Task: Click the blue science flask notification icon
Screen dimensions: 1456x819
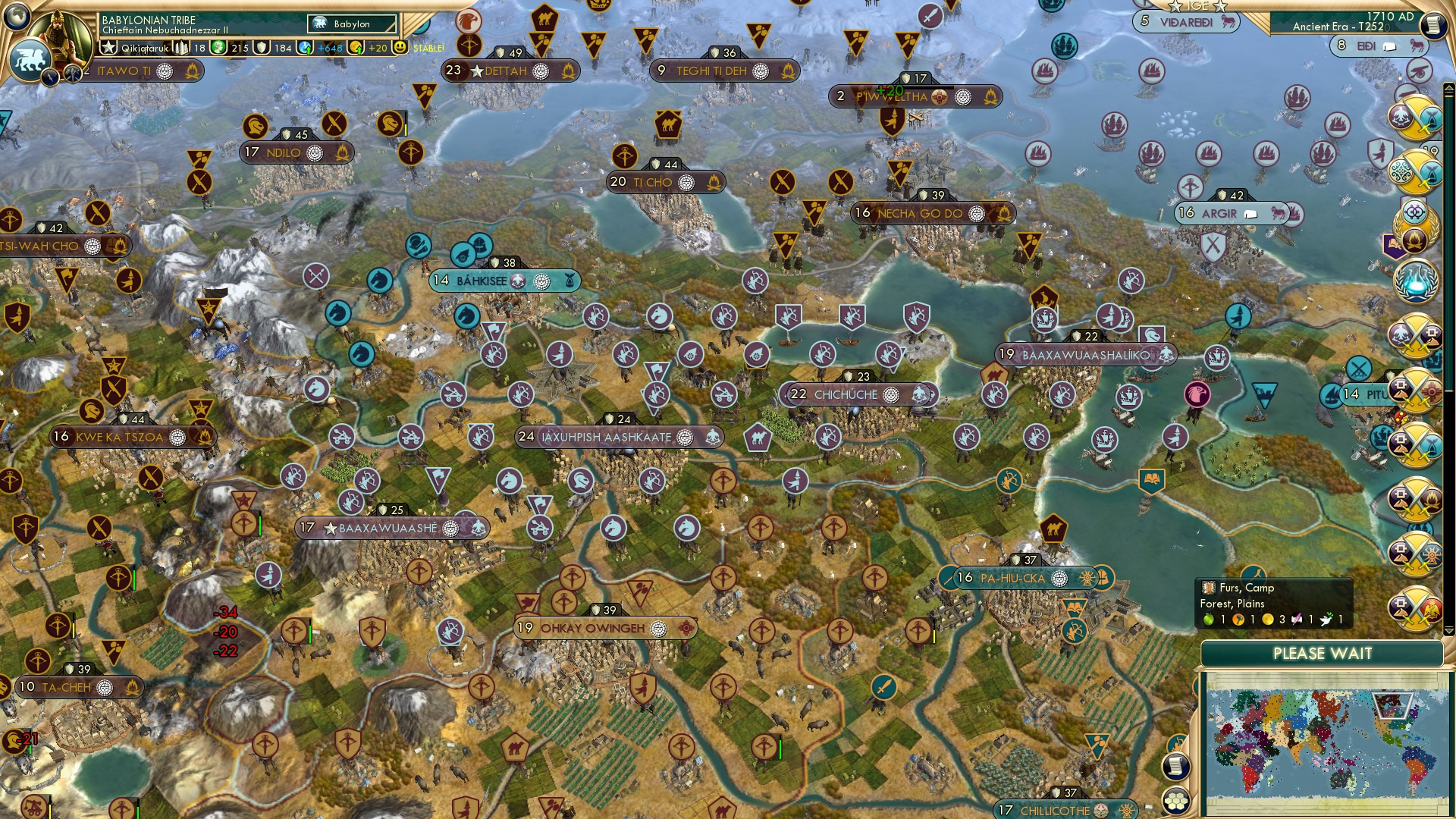Action: point(1416,281)
